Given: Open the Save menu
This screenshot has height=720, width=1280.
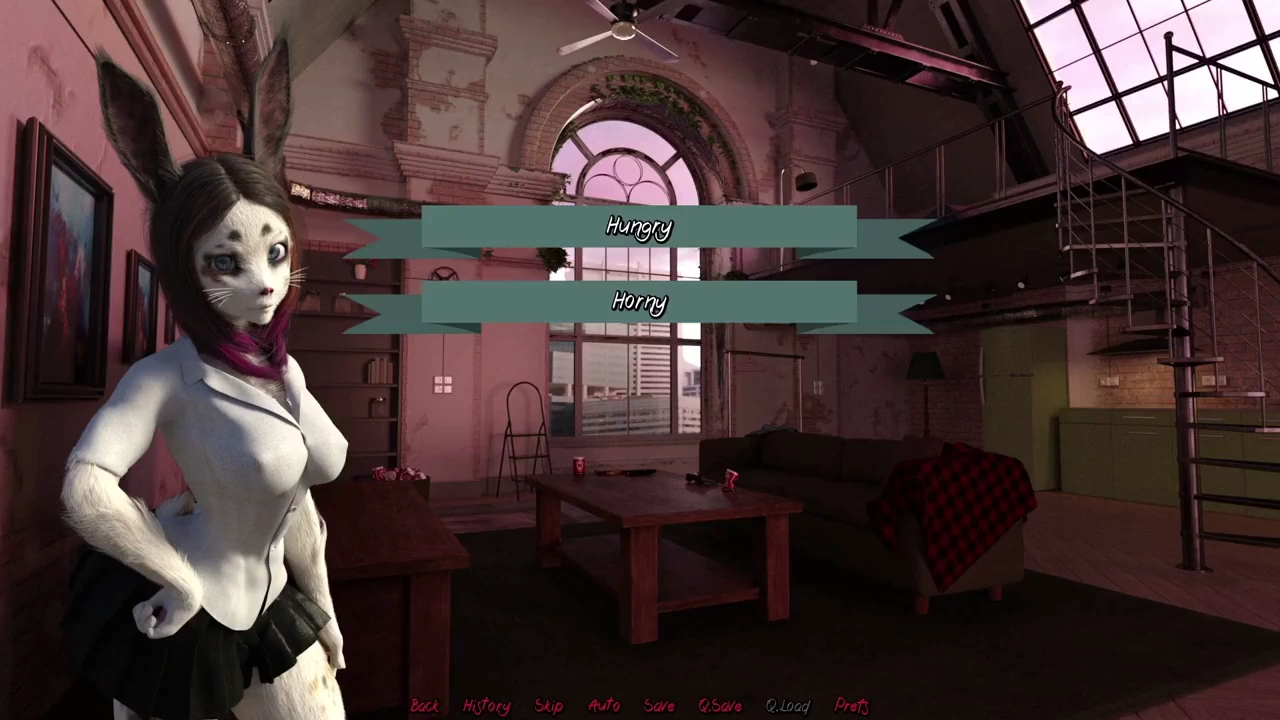Looking at the screenshot, I should [x=659, y=706].
